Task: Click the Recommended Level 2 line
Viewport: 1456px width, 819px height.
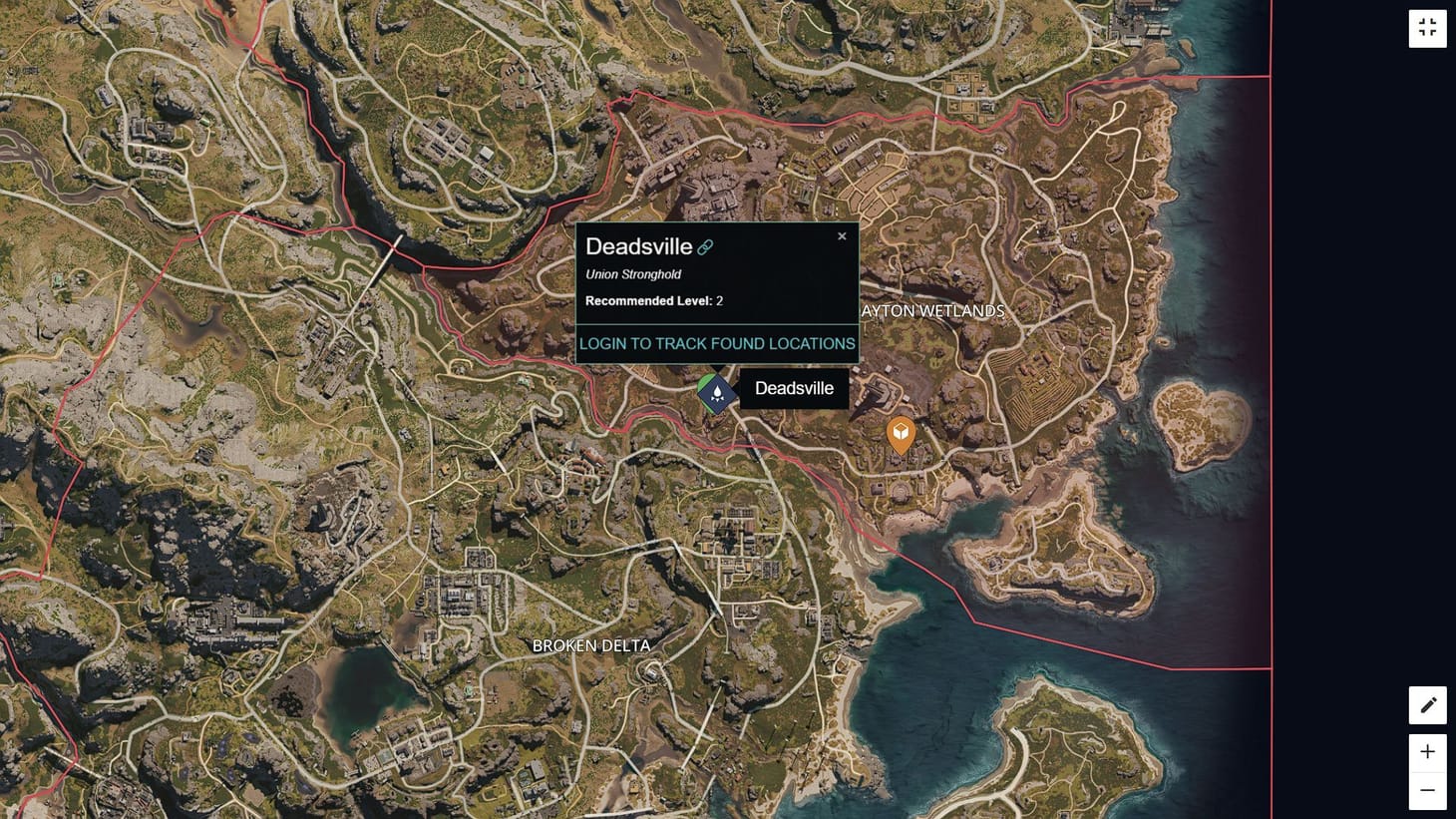Action: coord(653,300)
